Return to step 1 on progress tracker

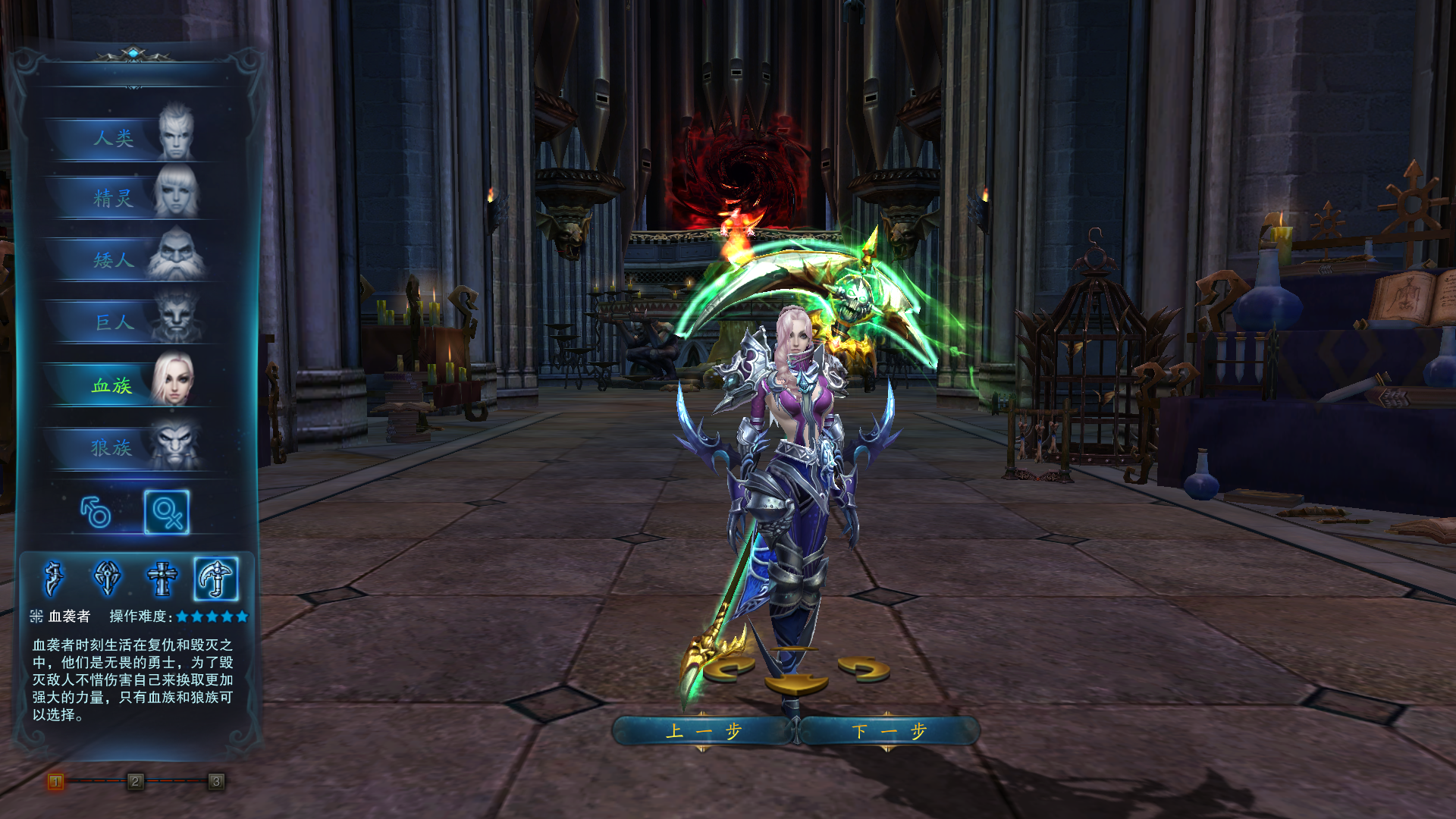(55, 781)
